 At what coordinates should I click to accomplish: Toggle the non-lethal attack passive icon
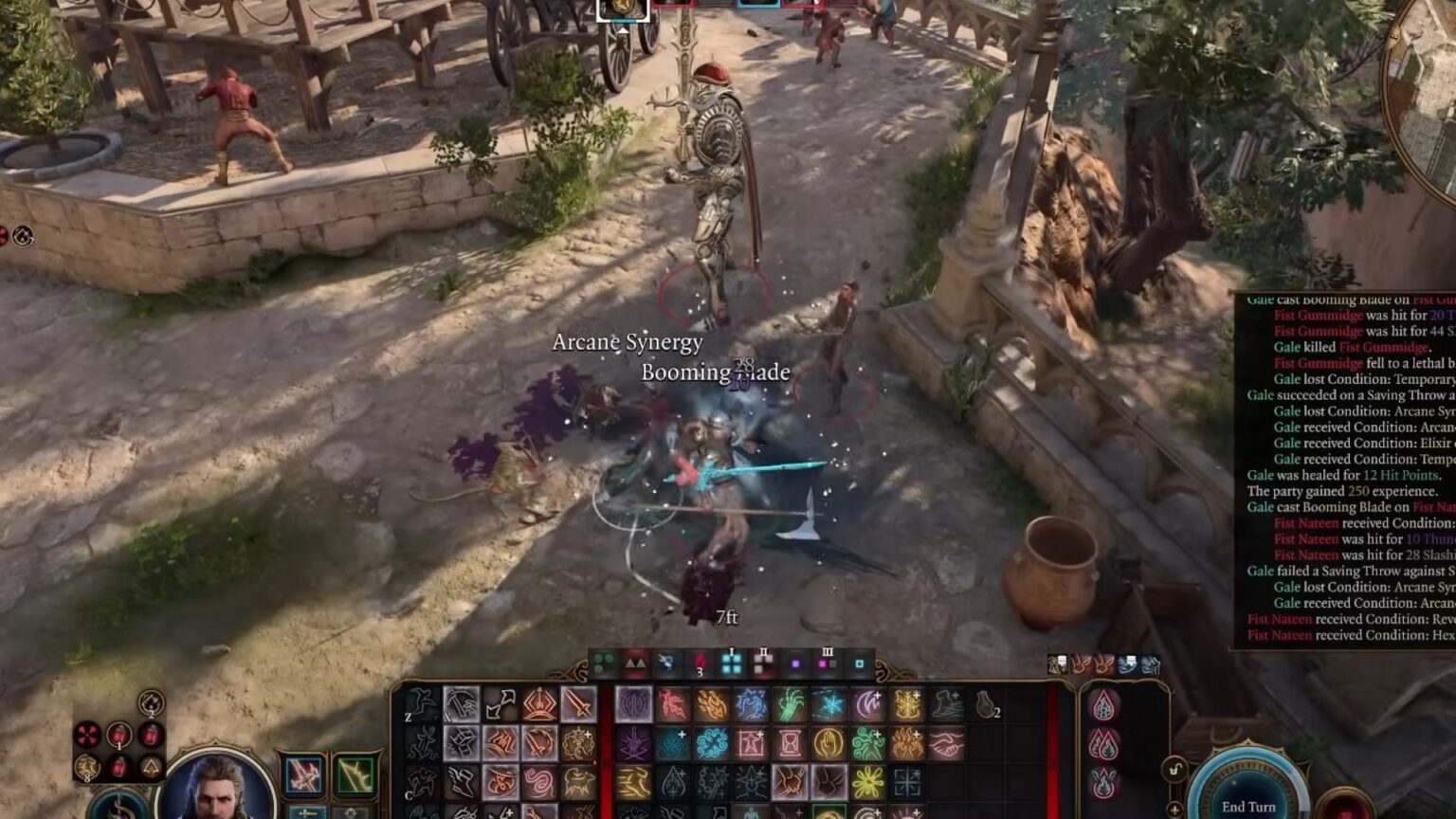(x=1060, y=664)
